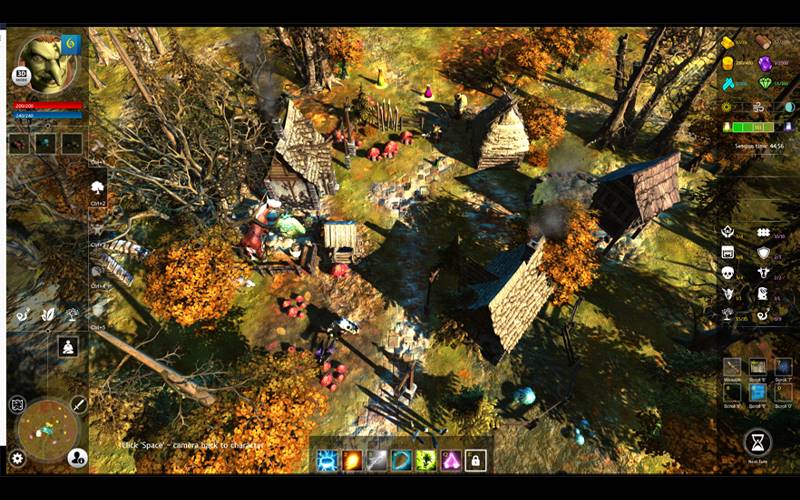This screenshot has height=500, width=800.
Task: Select the tree icon labeled Ctrl+2
Action: pos(98,187)
